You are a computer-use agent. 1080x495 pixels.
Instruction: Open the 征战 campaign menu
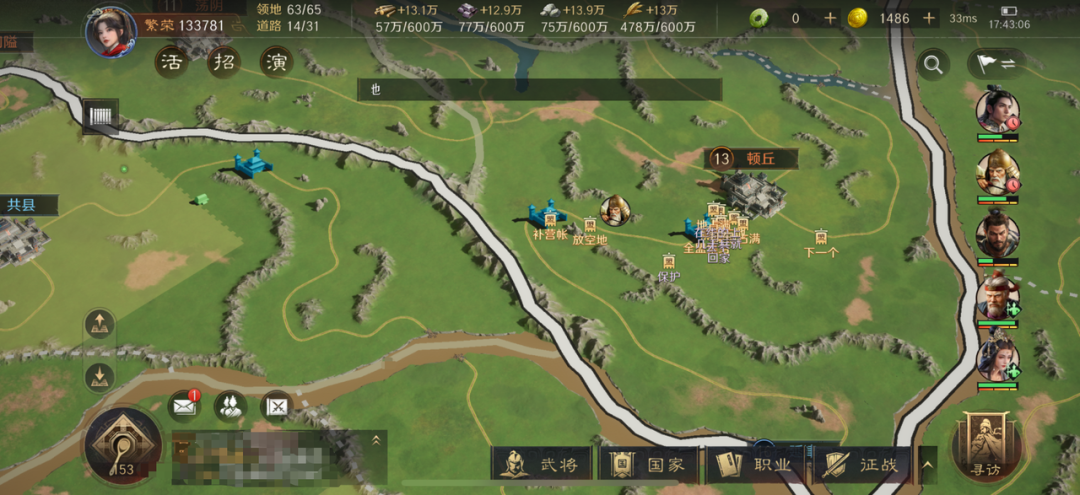click(866, 464)
